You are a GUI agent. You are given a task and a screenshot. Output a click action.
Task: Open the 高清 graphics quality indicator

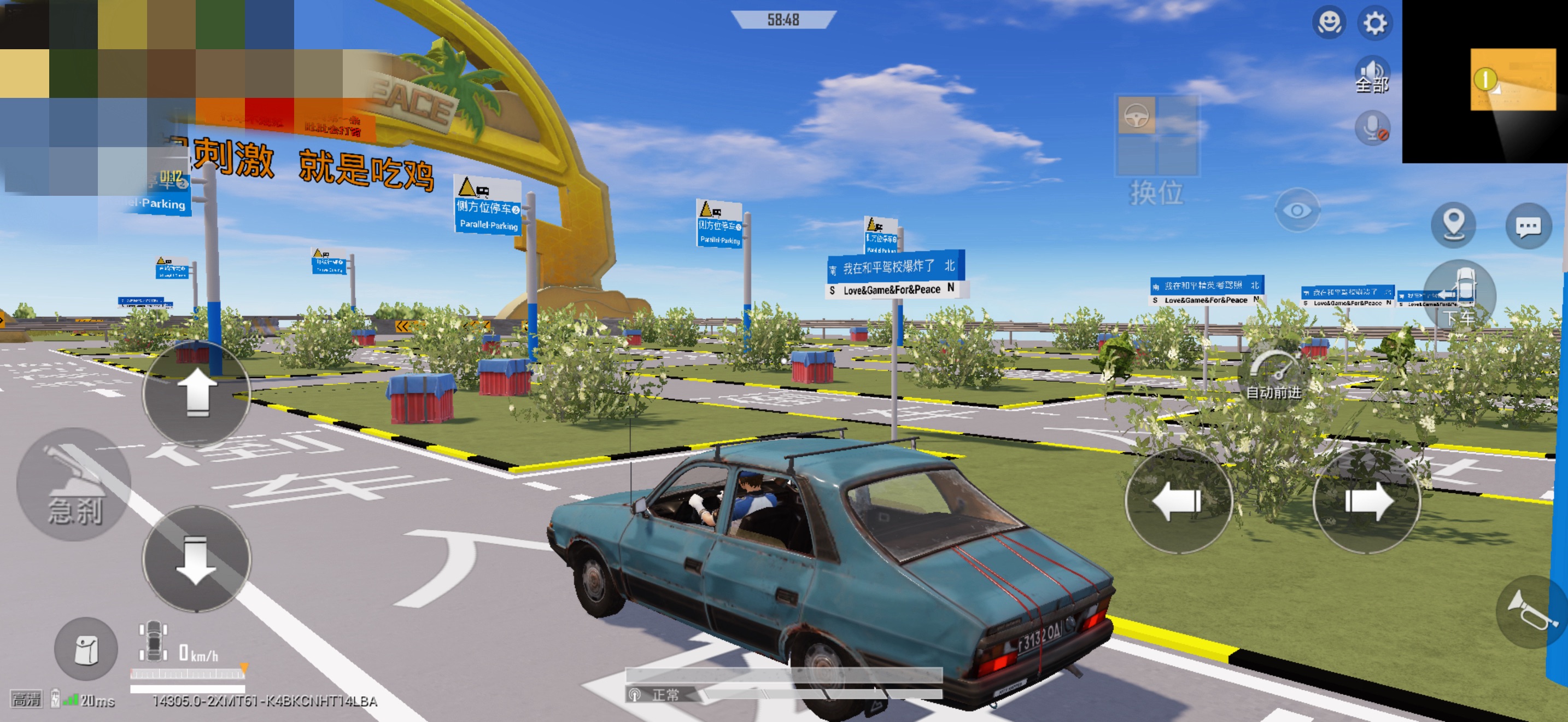coord(26,700)
